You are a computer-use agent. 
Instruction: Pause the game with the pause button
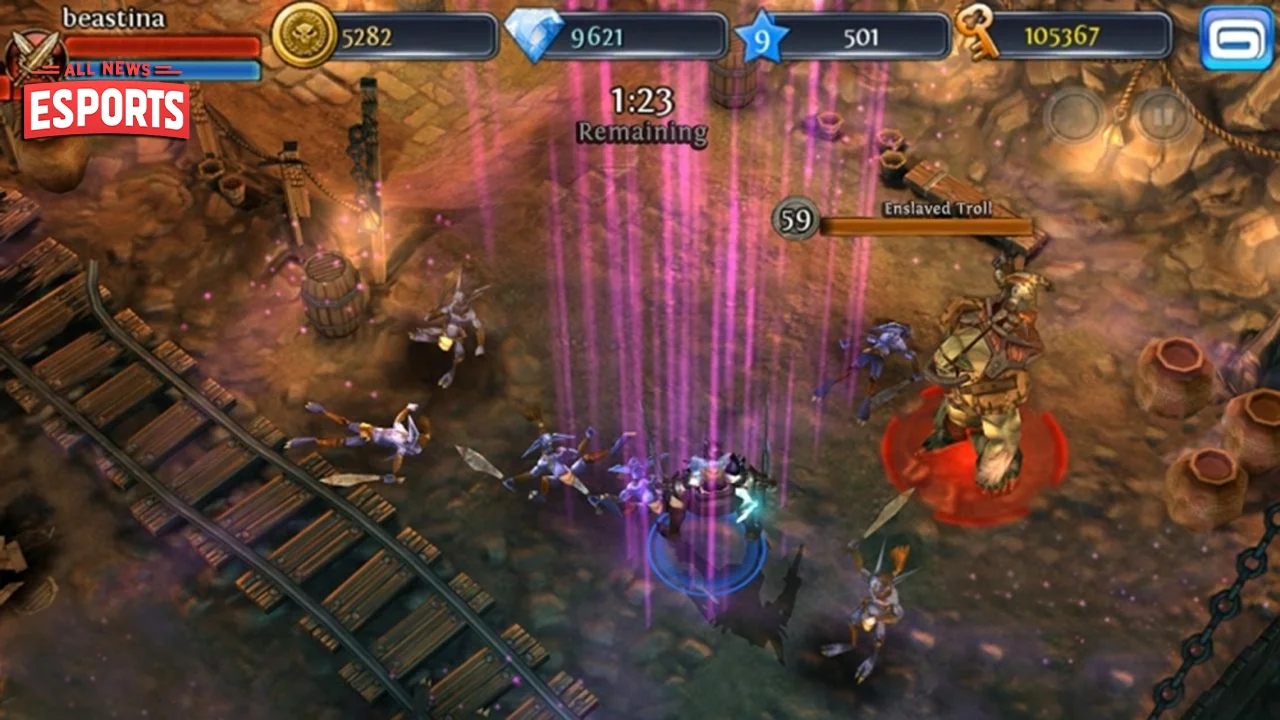pos(1161,115)
